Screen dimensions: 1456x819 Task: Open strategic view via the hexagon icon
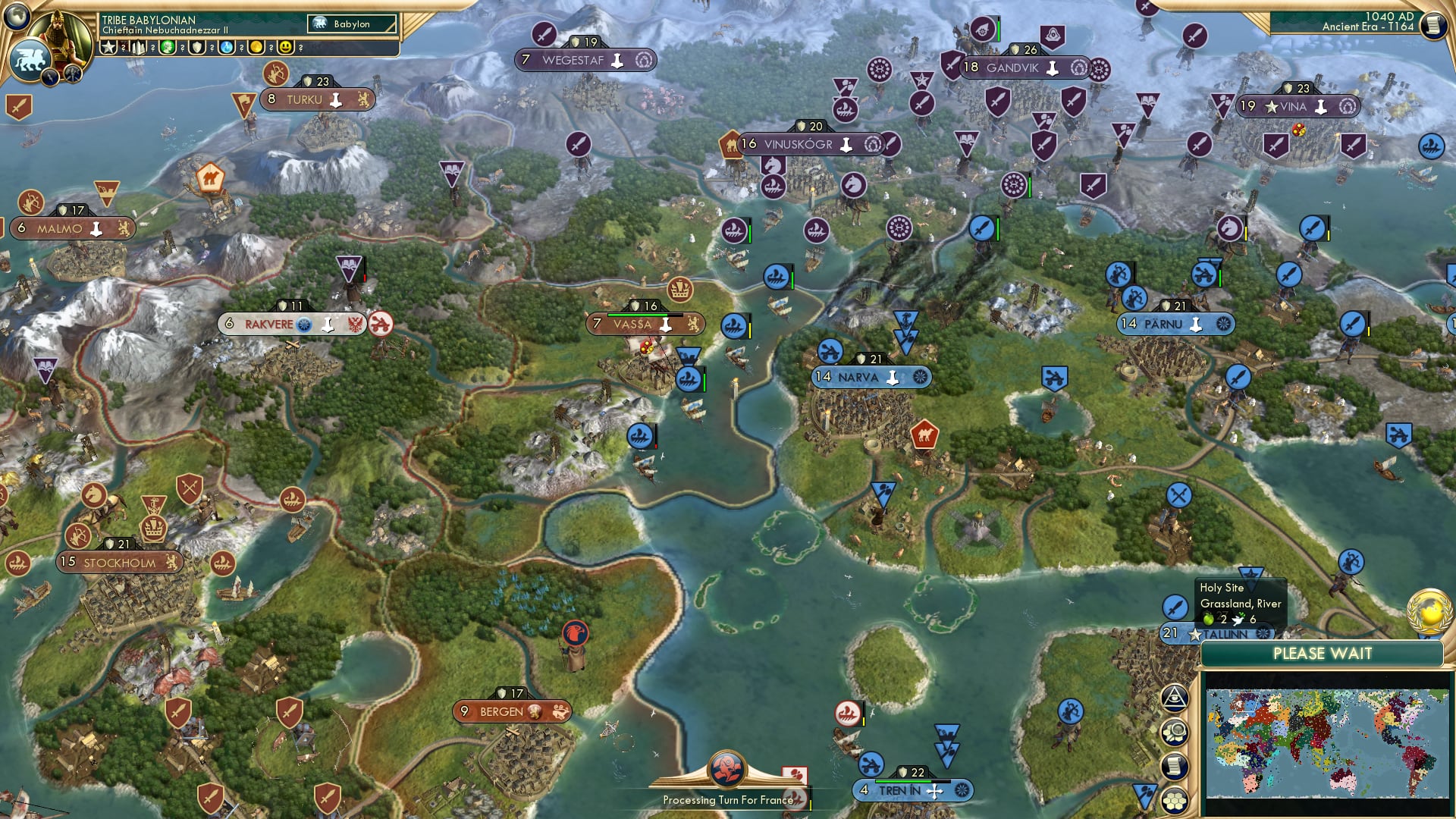click(x=1175, y=798)
